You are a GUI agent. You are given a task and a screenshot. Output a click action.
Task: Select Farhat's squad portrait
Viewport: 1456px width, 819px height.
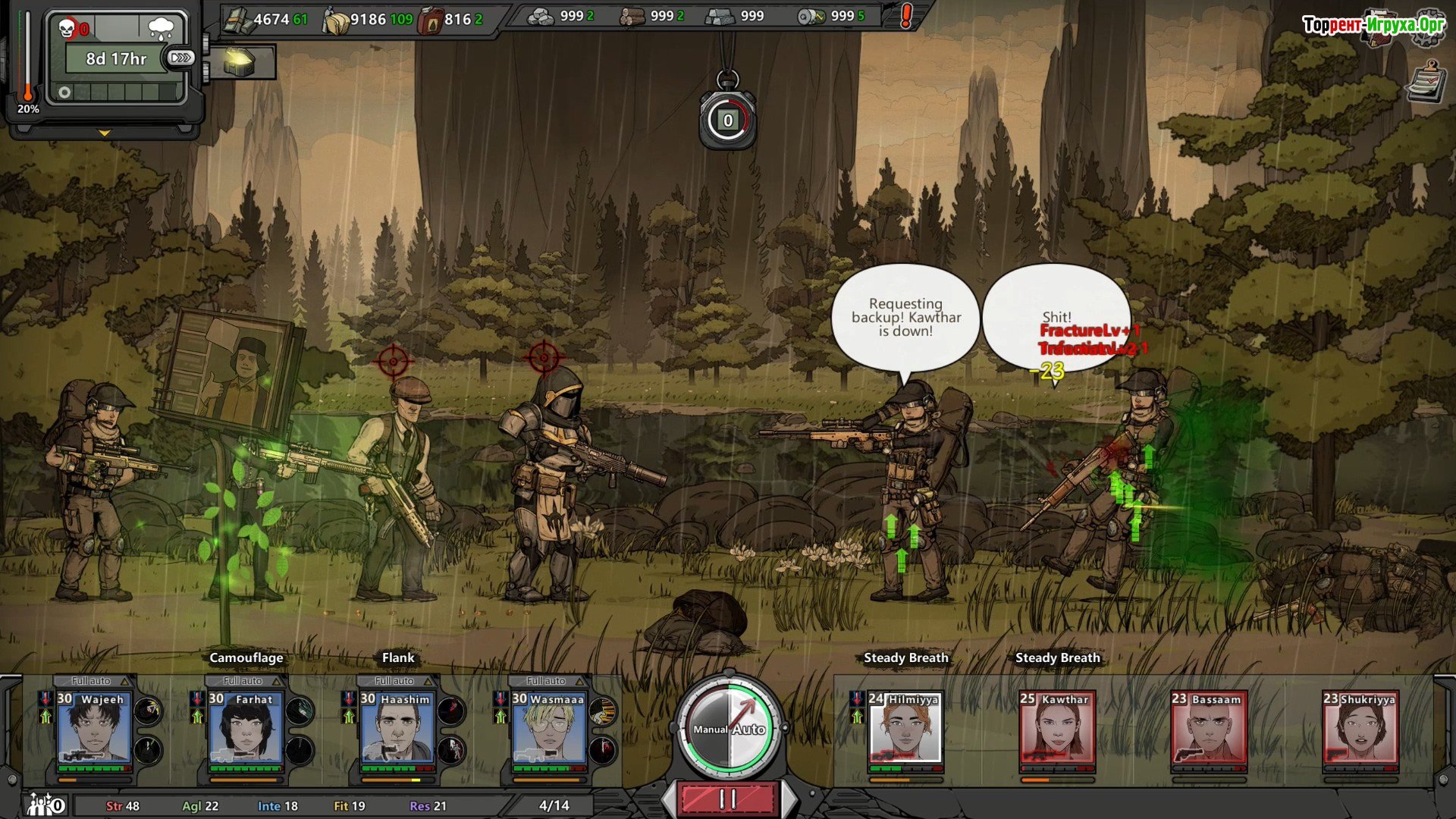tap(246, 726)
